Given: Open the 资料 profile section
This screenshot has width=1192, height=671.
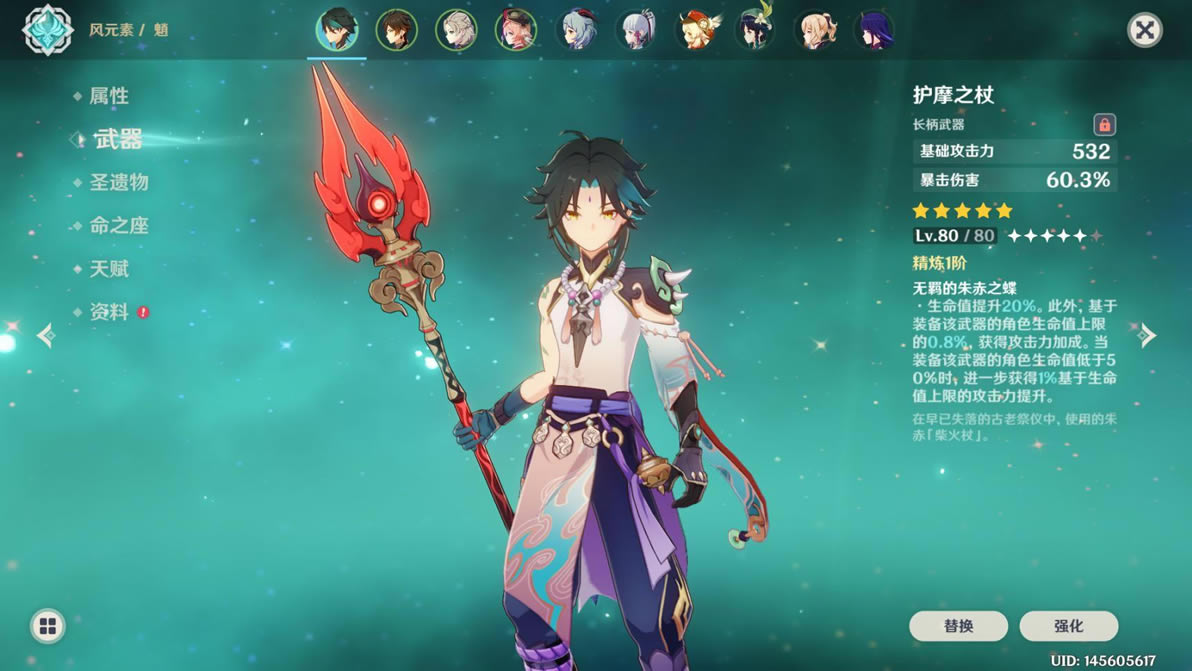Looking at the screenshot, I should [x=109, y=312].
